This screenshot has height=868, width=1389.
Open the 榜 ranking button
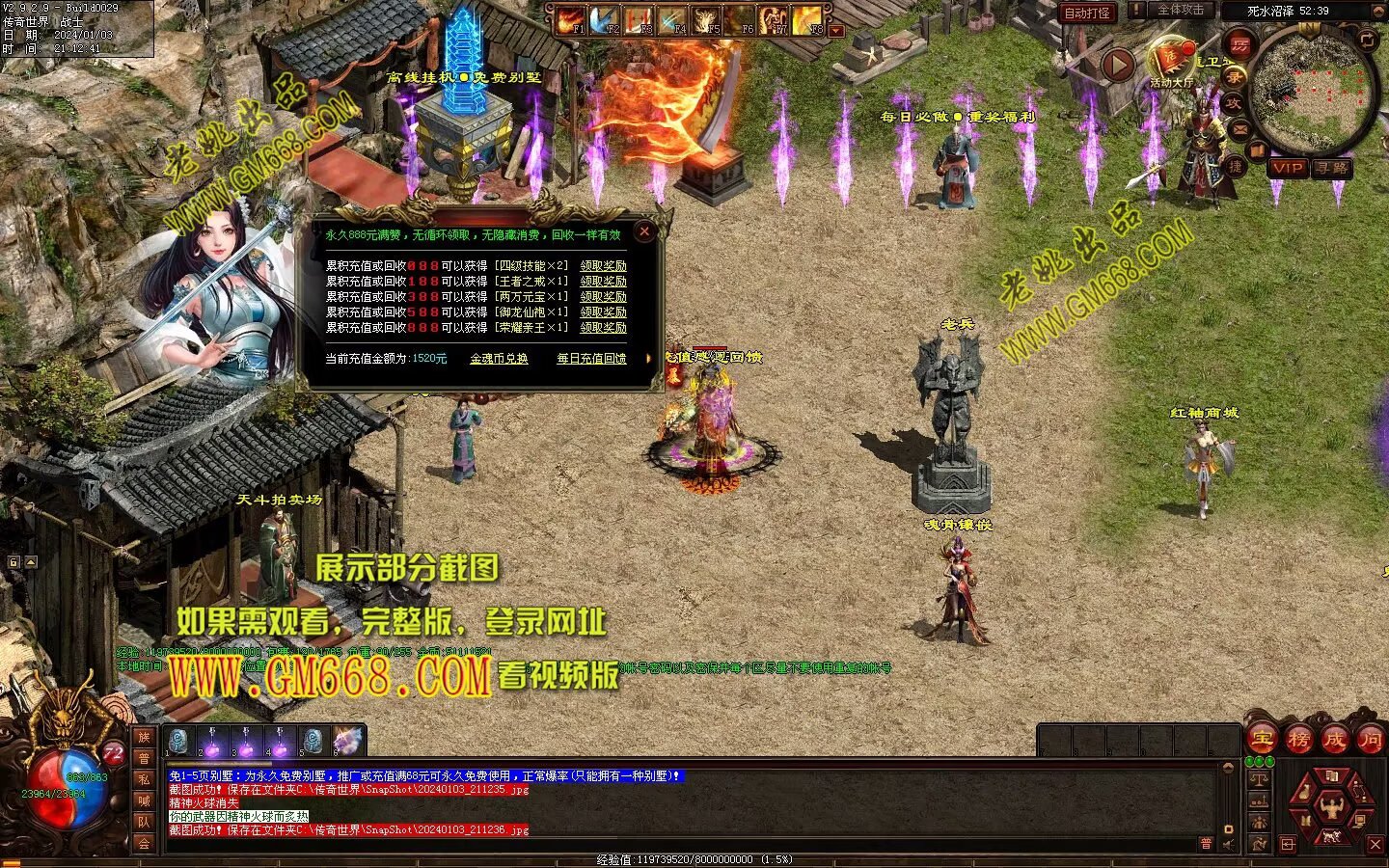click(1298, 741)
